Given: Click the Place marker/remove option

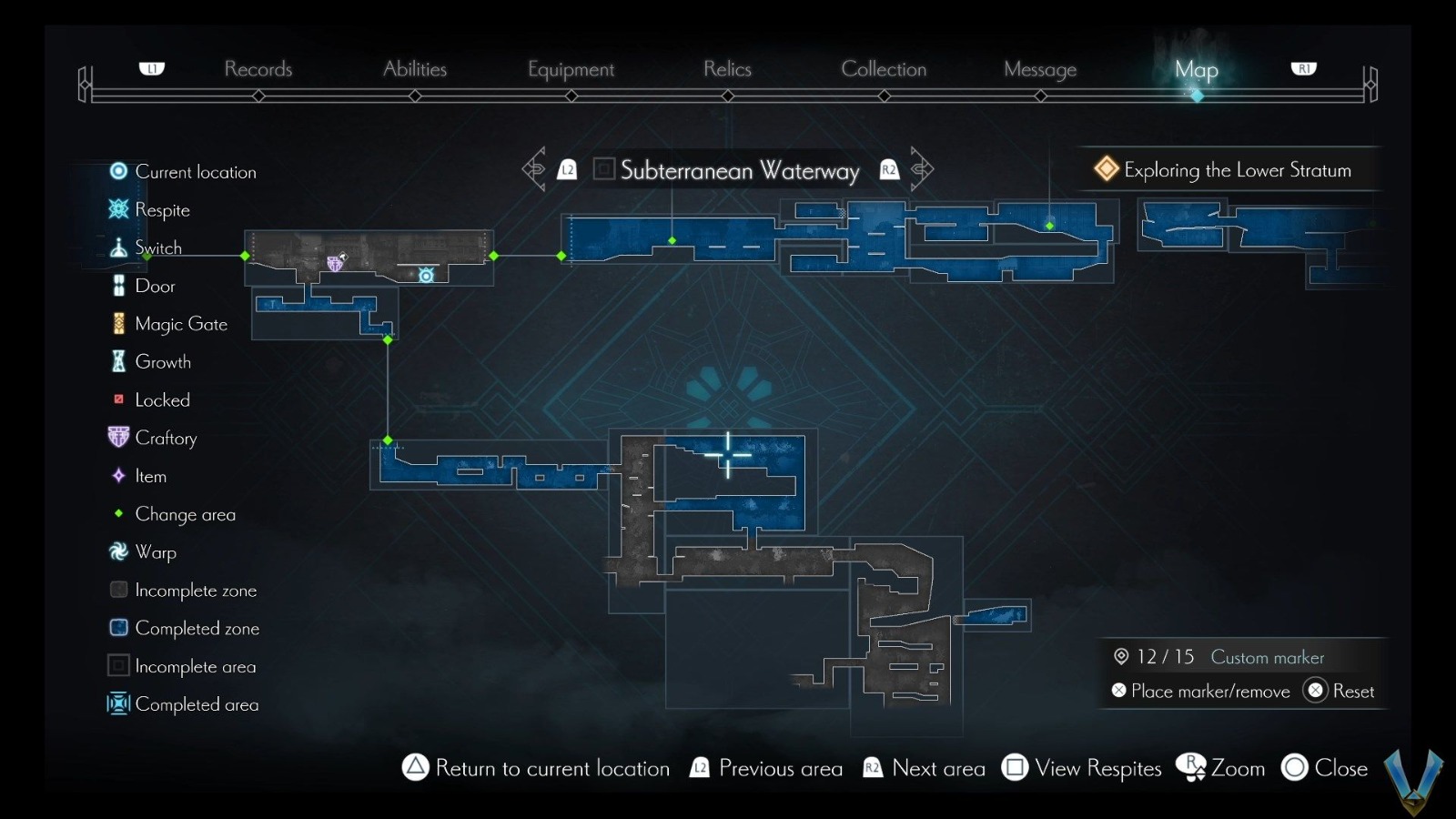Looking at the screenshot, I should pyautogui.click(x=1202, y=692).
